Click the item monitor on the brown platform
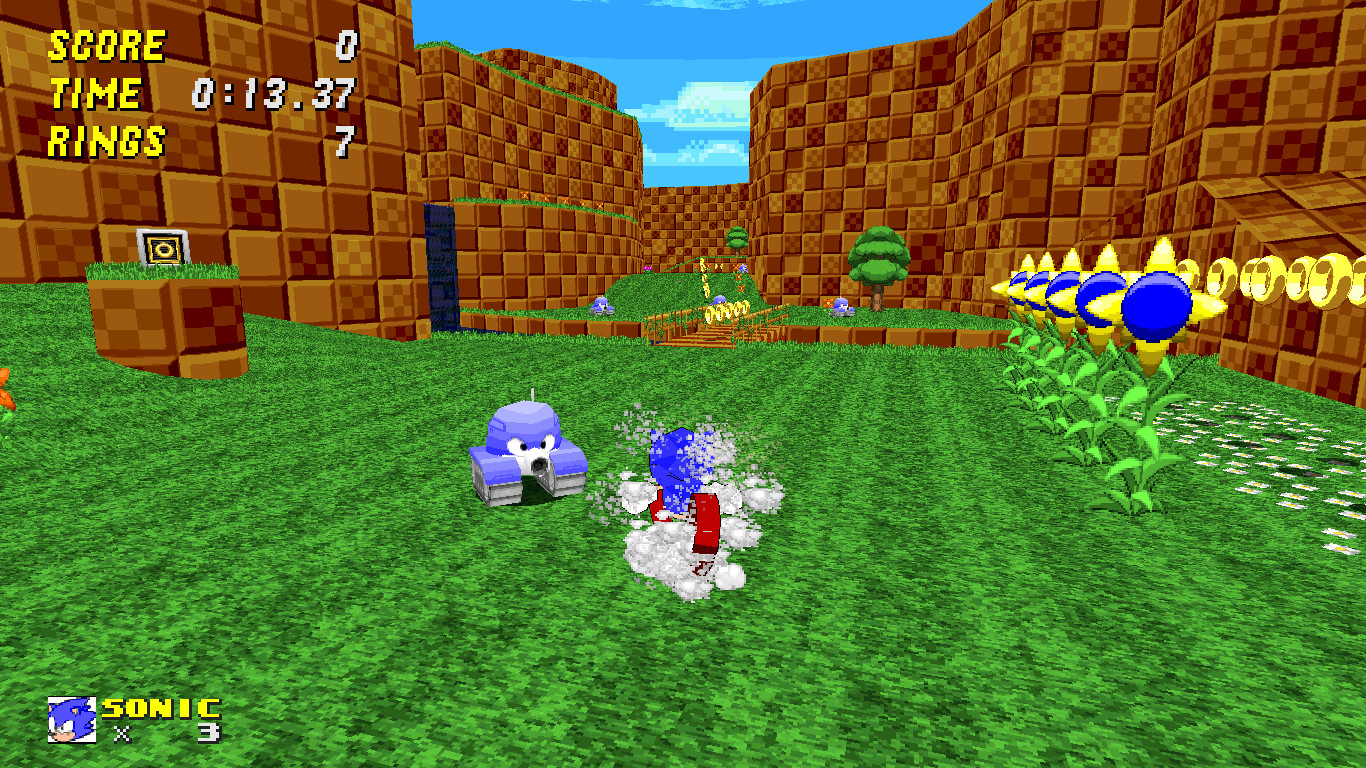This screenshot has height=768, width=1366. 162,249
